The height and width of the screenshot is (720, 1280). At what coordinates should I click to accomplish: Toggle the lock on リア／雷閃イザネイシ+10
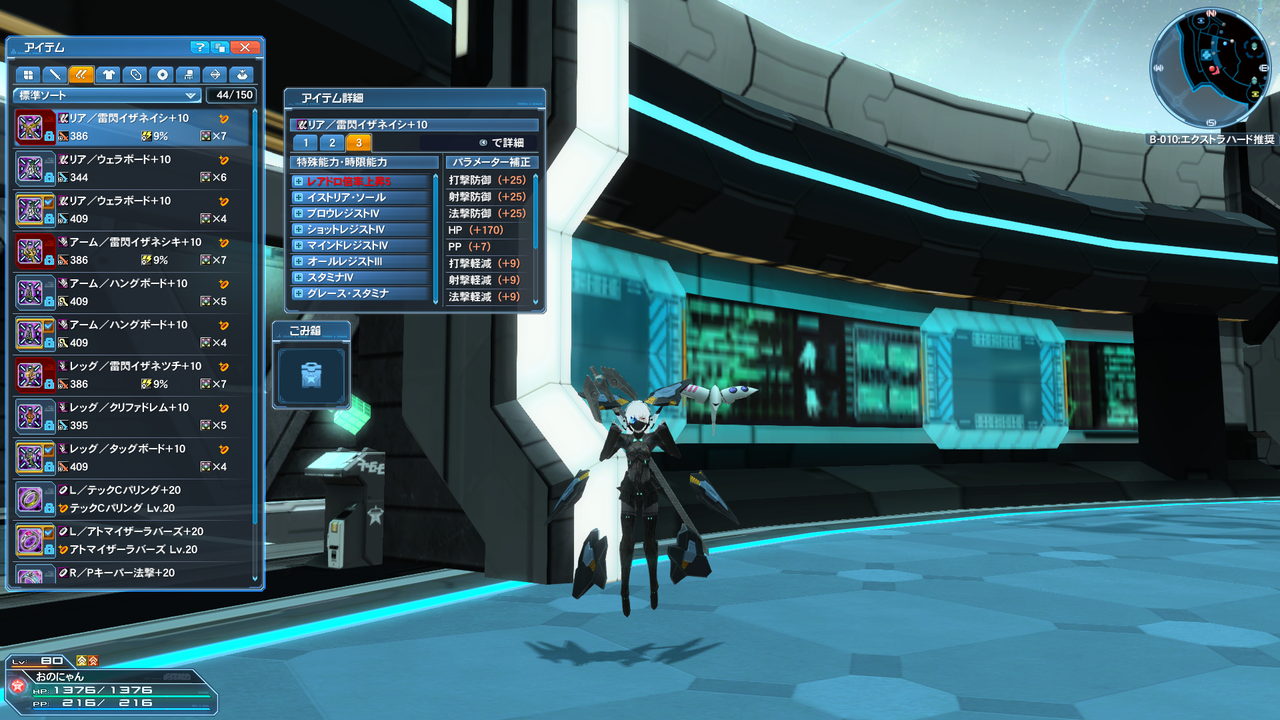pos(48,135)
